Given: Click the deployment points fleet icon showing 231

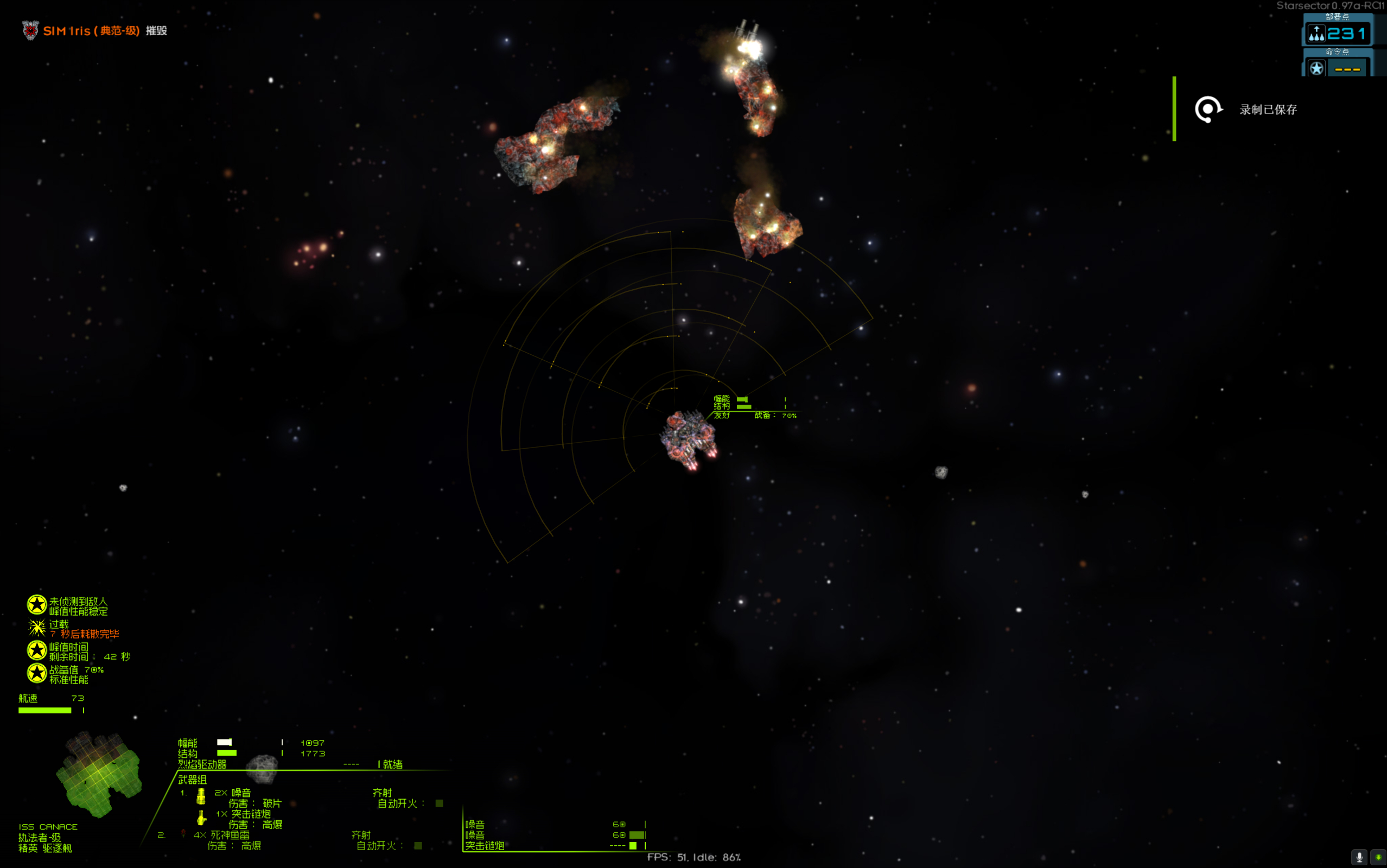Looking at the screenshot, I should [1317, 33].
